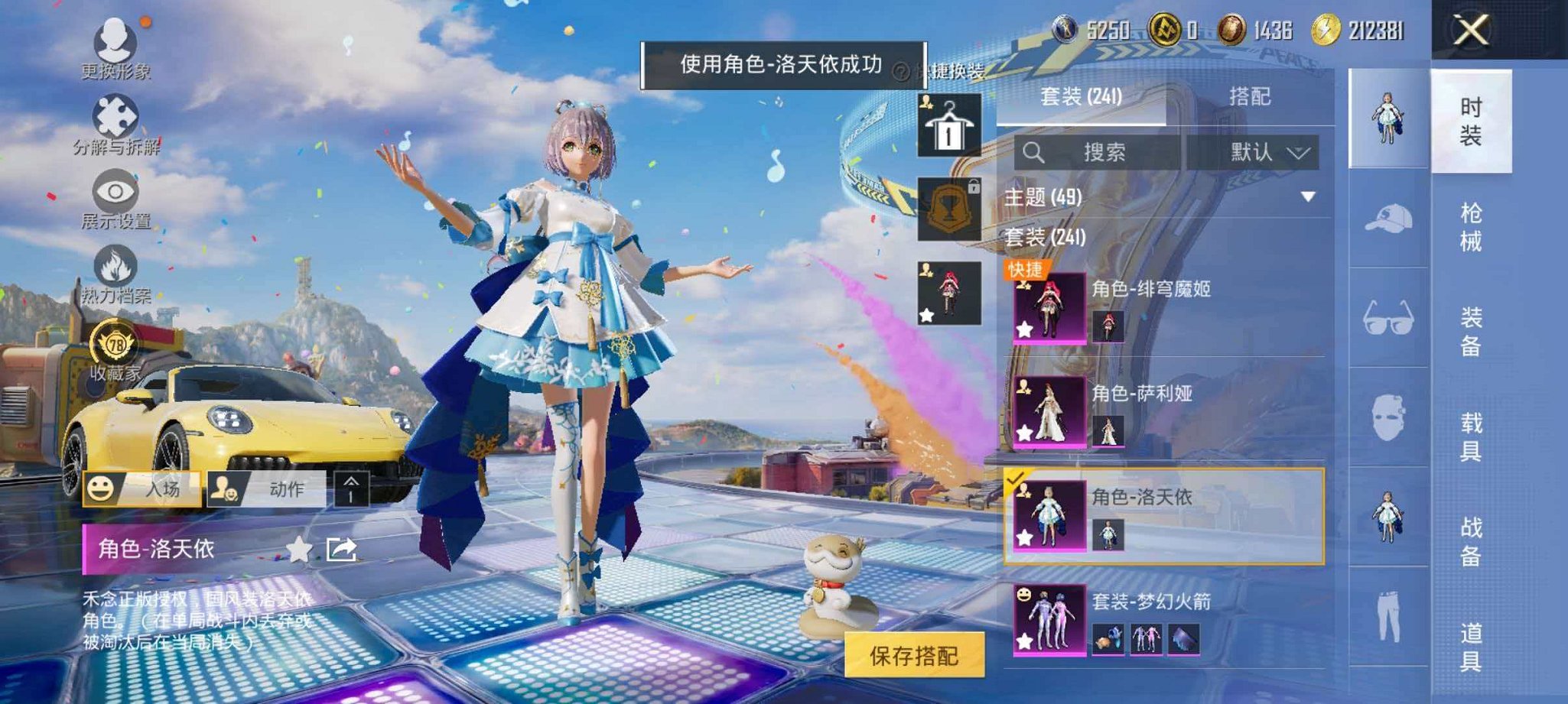Open the 更换形象 appearance changer
Image resolution: width=1568 pixels, height=704 pixels.
(x=115, y=42)
